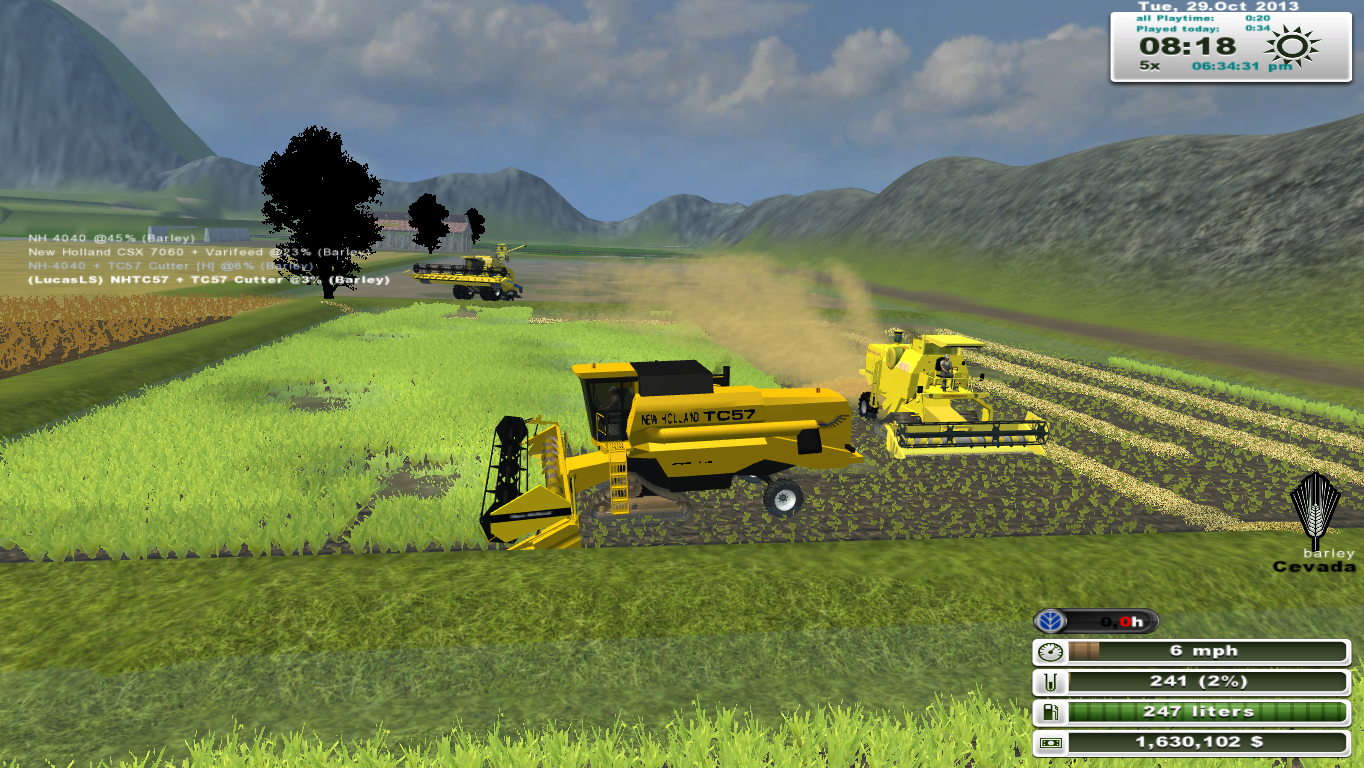Click the grain tank fill level icon

(x=1051, y=681)
